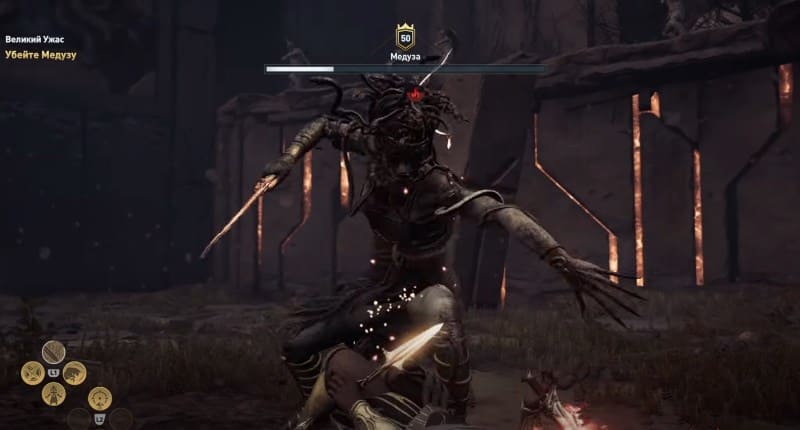The height and width of the screenshot is (430, 800).
Task: Activate the grey arrow-streak ability icon
Action: click(53, 351)
